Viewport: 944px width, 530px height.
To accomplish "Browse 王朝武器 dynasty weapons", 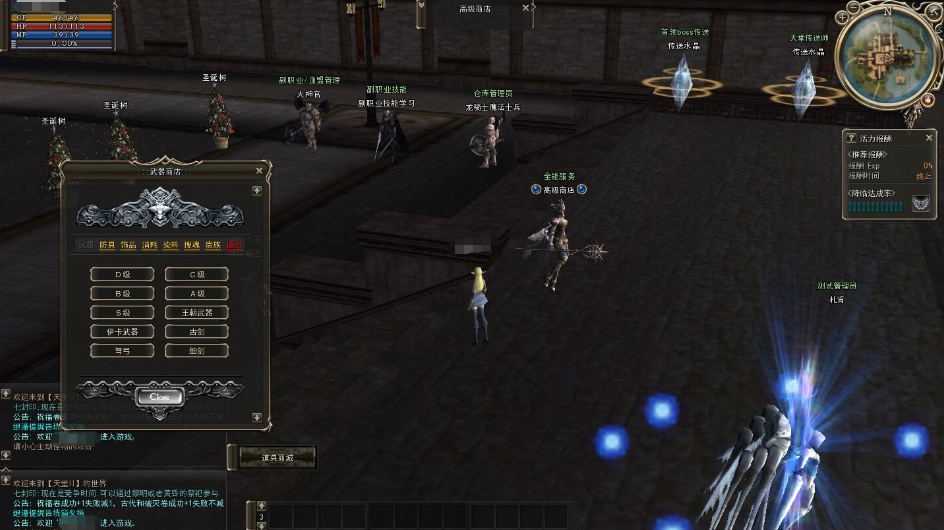I will tap(196, 312).
